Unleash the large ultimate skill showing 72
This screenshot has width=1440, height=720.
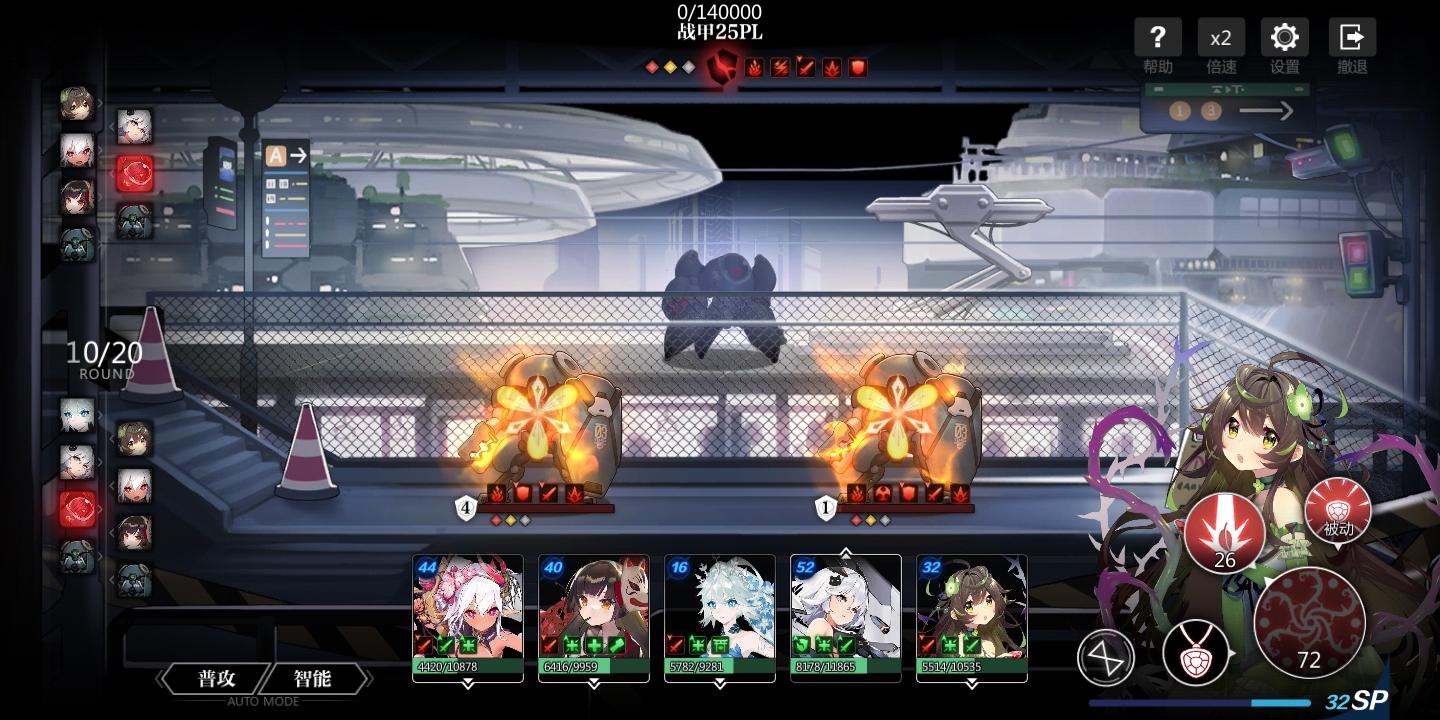pyautogui.click(x=1310, y=622)
